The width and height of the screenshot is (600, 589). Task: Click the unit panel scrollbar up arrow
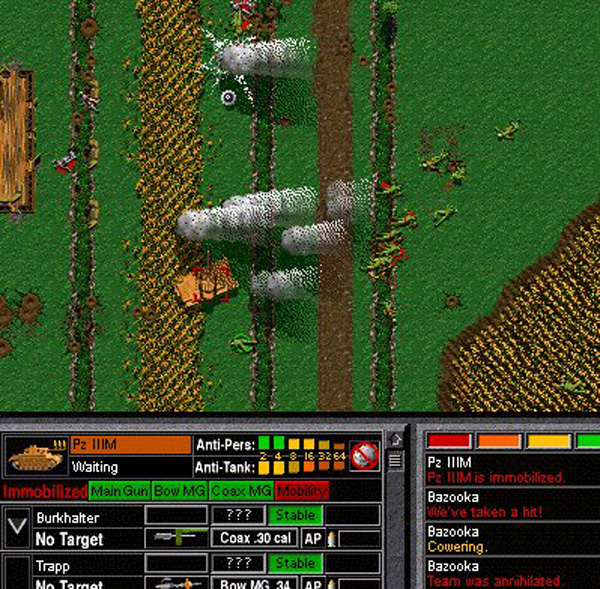pos(395,440)
